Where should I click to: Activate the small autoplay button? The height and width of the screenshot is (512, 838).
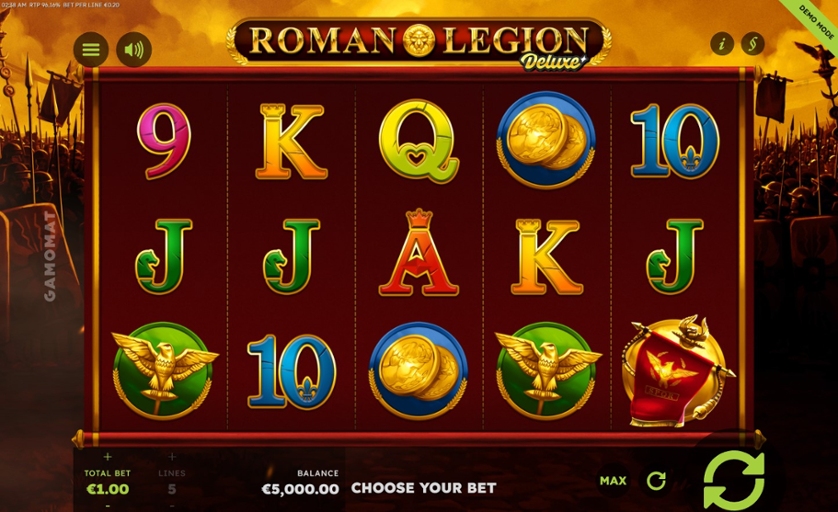click(656, 481)
